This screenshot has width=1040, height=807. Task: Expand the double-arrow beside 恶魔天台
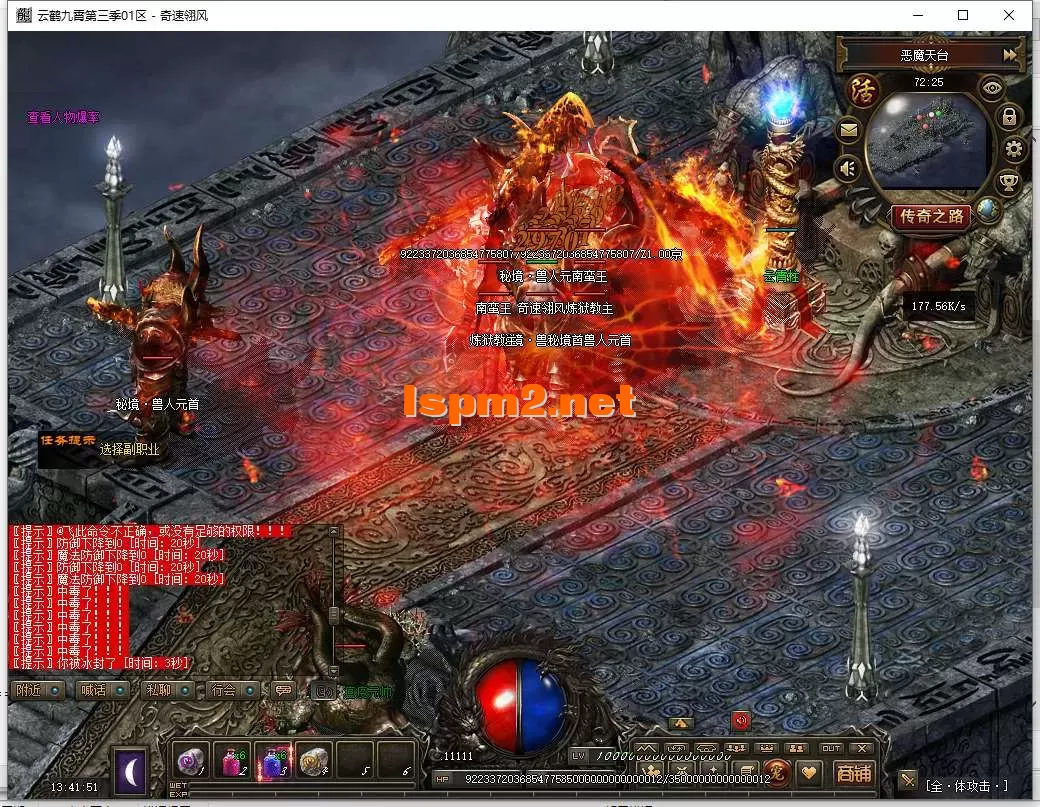[1011, 54]
